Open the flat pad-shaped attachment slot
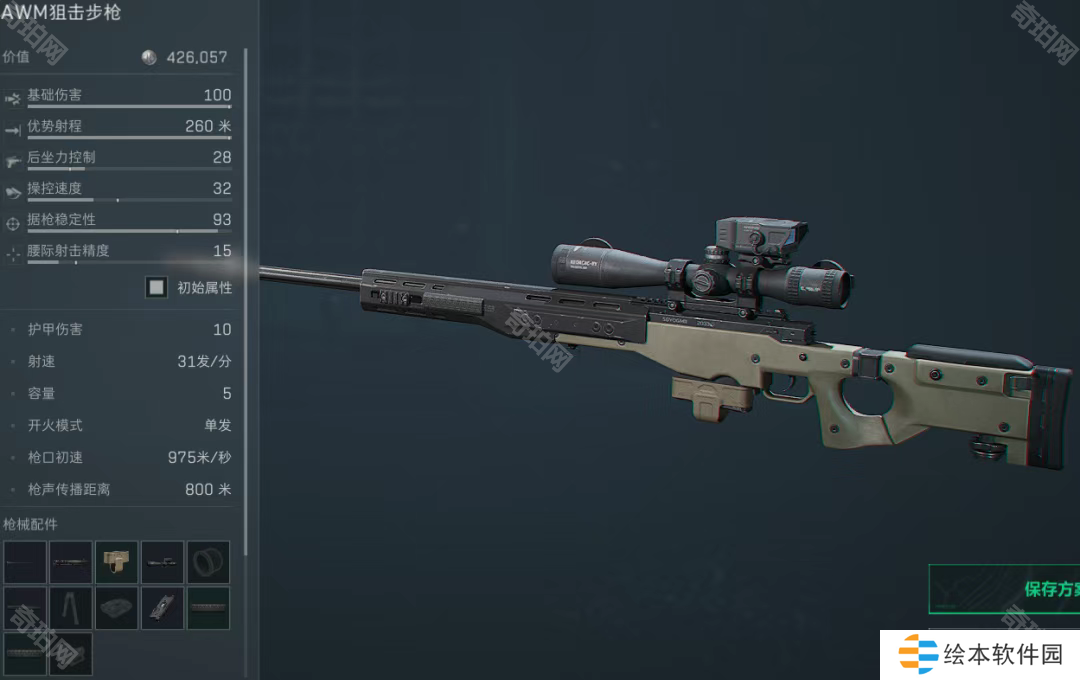Screen dimensions: 1080x680 tap(116, 608)
